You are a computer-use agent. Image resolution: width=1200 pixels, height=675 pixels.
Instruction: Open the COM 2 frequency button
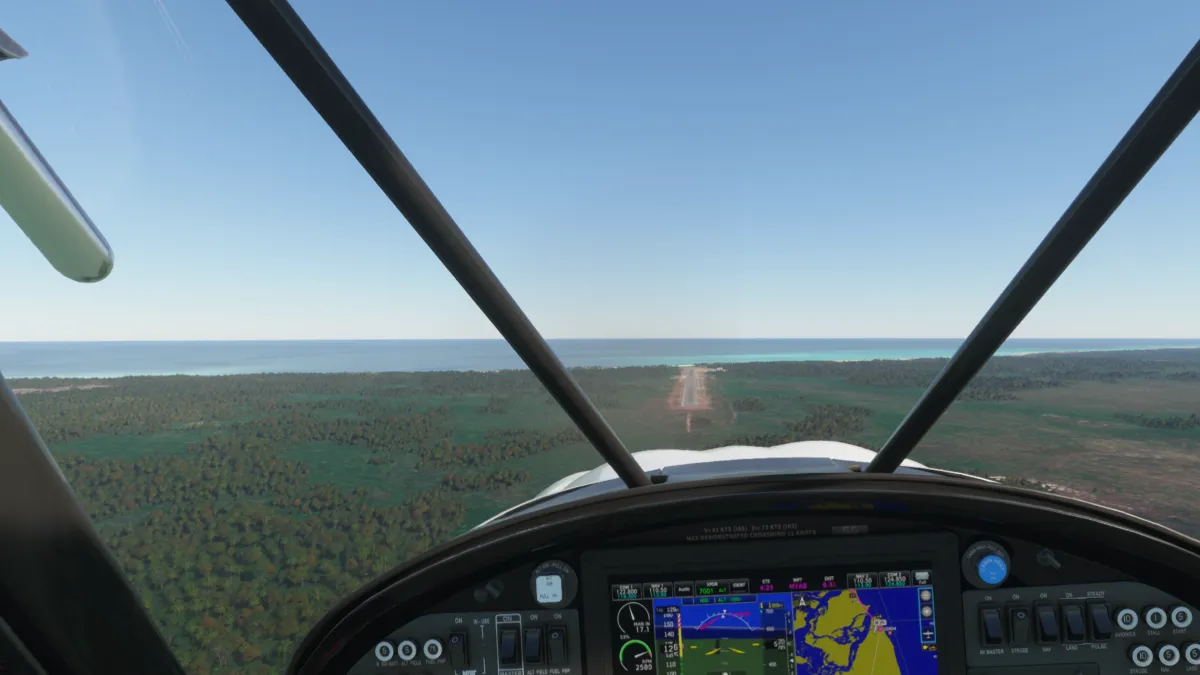click(x=893, y=580)
